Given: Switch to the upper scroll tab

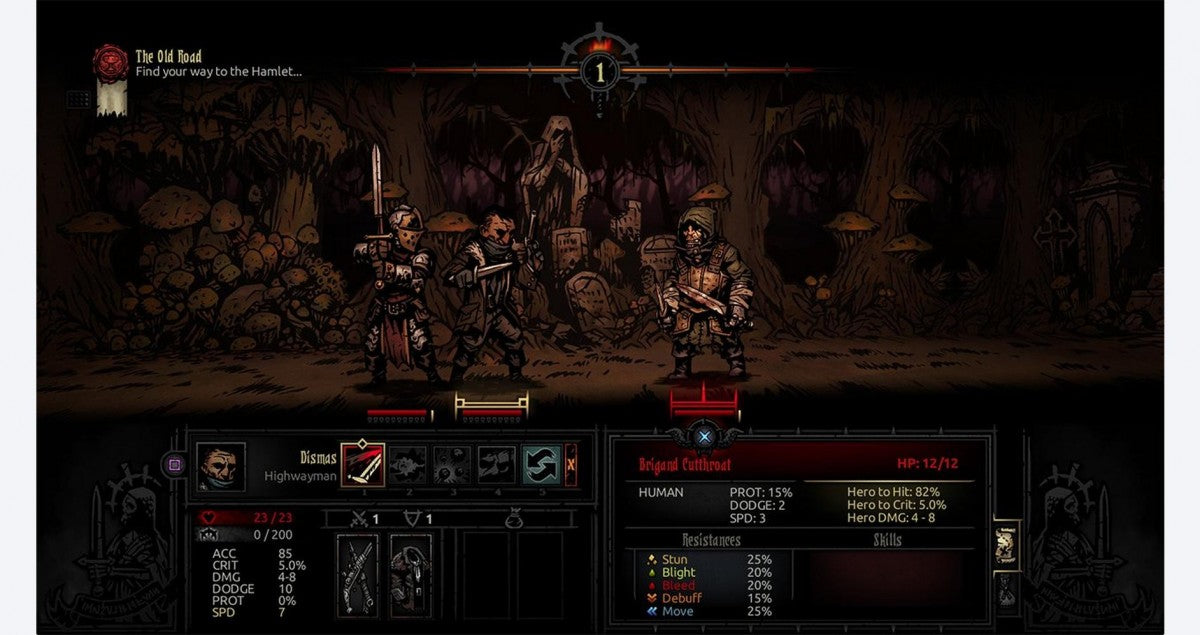Looking at the screenshot, I should click(1006, 544).
